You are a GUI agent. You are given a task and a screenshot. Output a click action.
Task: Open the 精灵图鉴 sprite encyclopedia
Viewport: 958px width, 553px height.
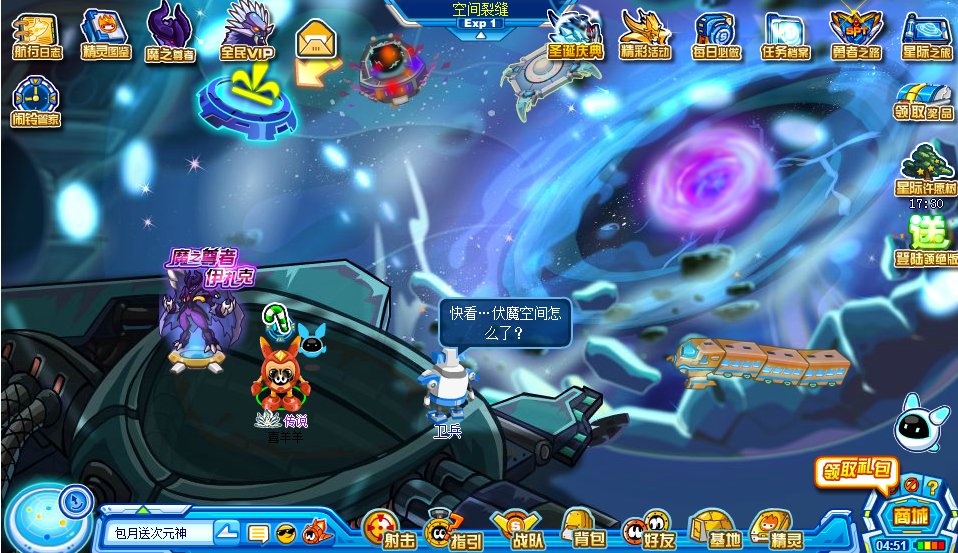[103, 33]
